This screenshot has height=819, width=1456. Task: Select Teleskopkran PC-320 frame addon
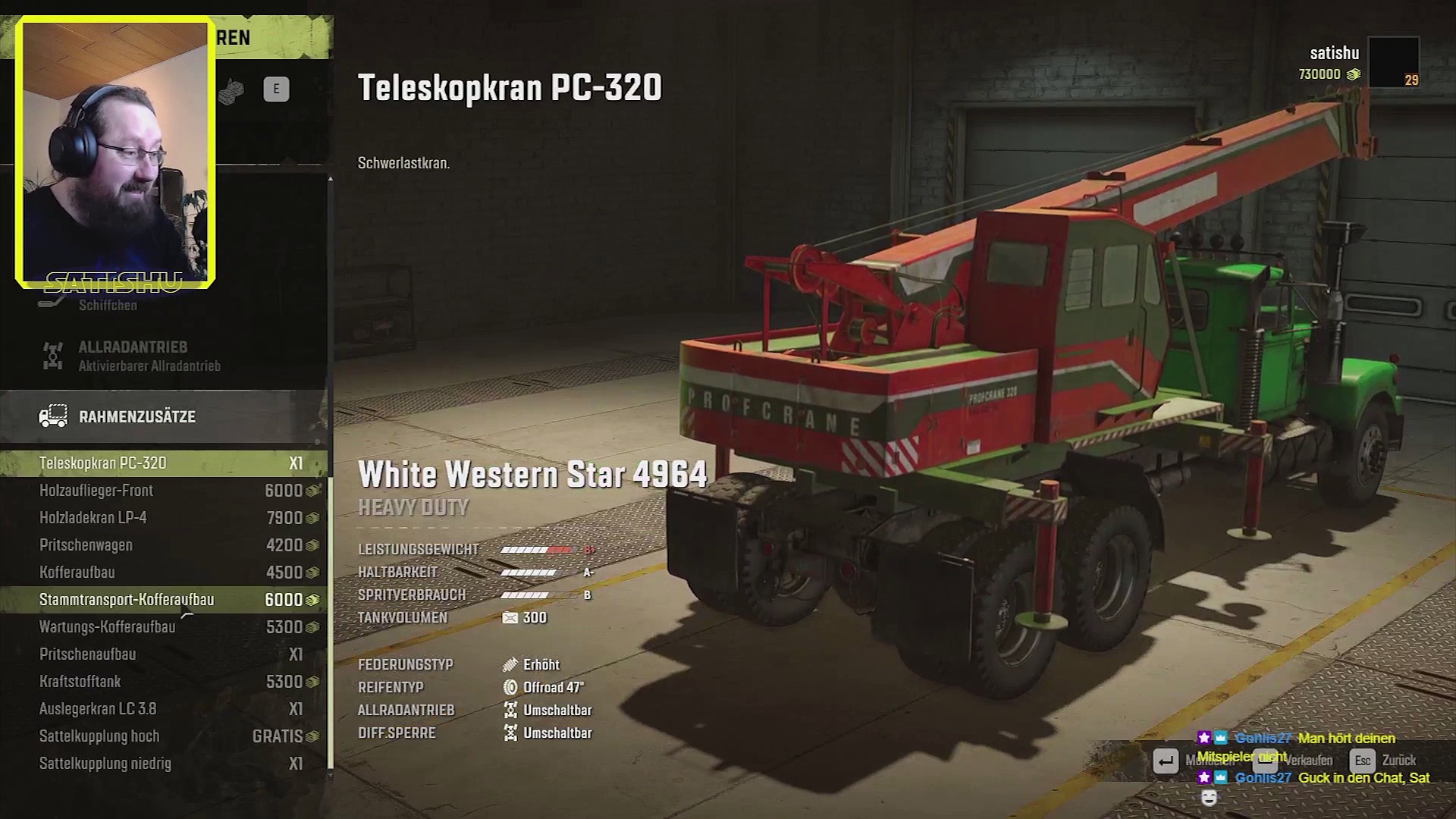[163, 463]
